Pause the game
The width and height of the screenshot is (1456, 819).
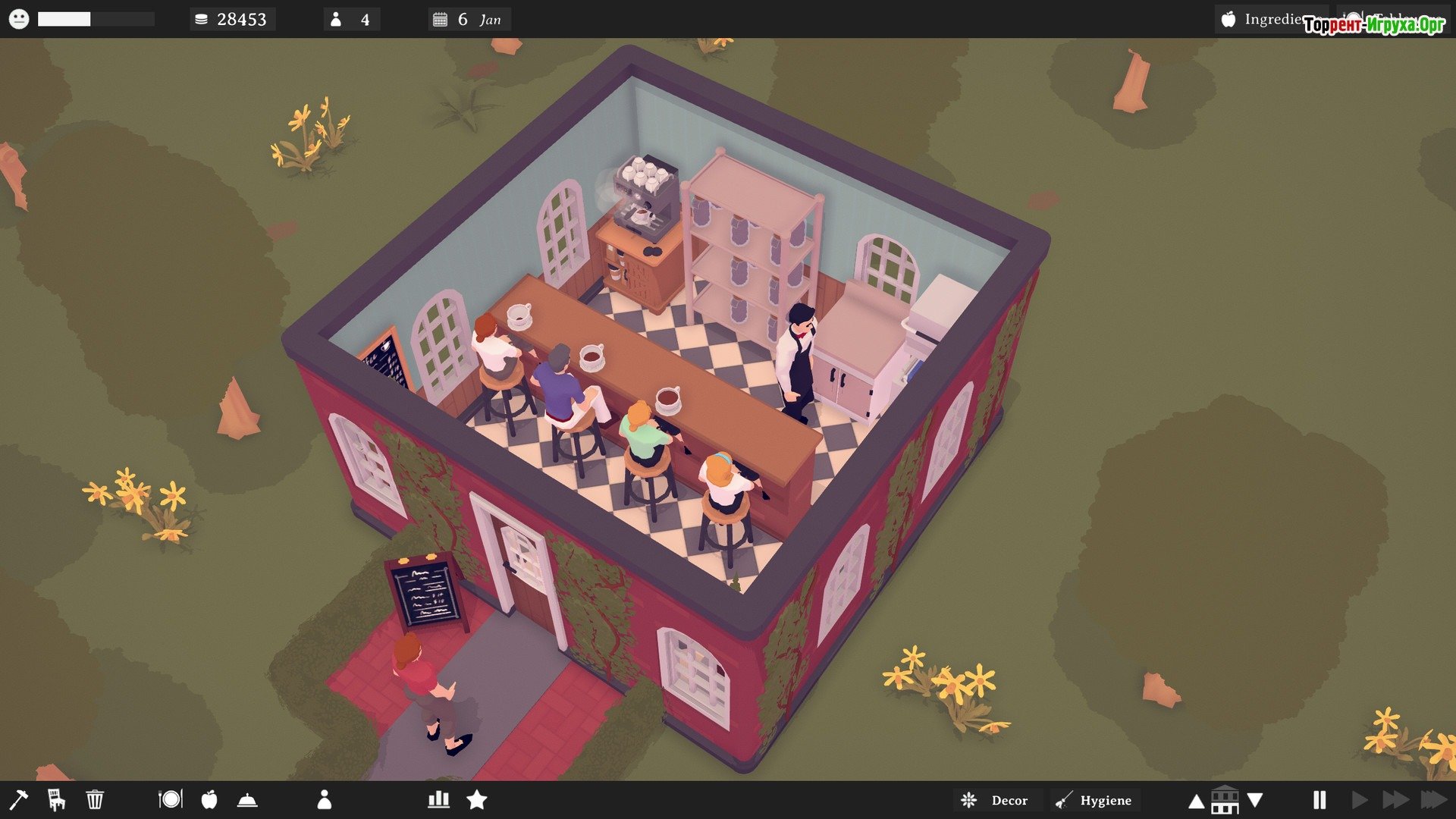click(1319, 799)
